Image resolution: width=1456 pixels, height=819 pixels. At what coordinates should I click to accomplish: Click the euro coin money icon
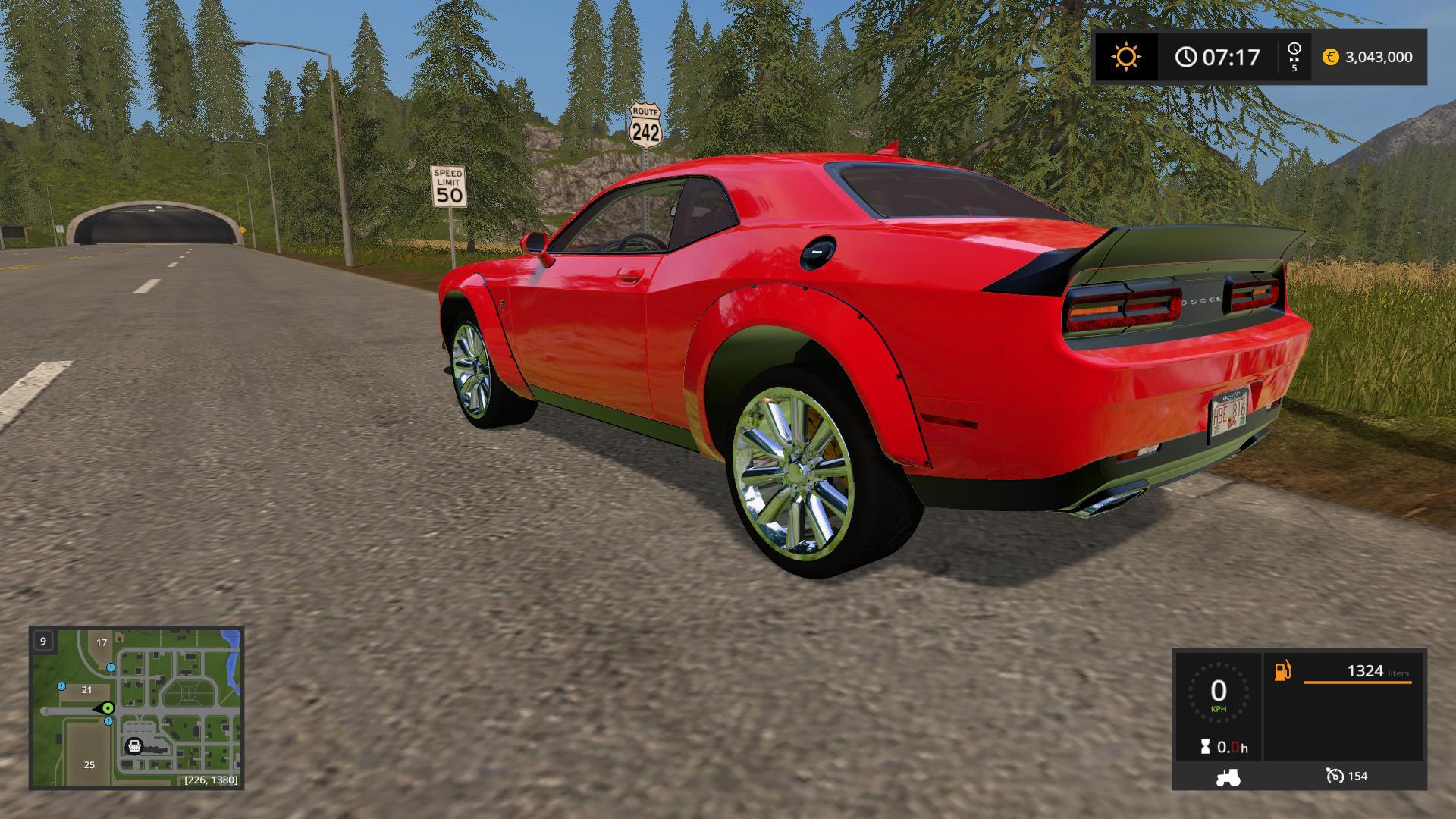coord(1330,57)
